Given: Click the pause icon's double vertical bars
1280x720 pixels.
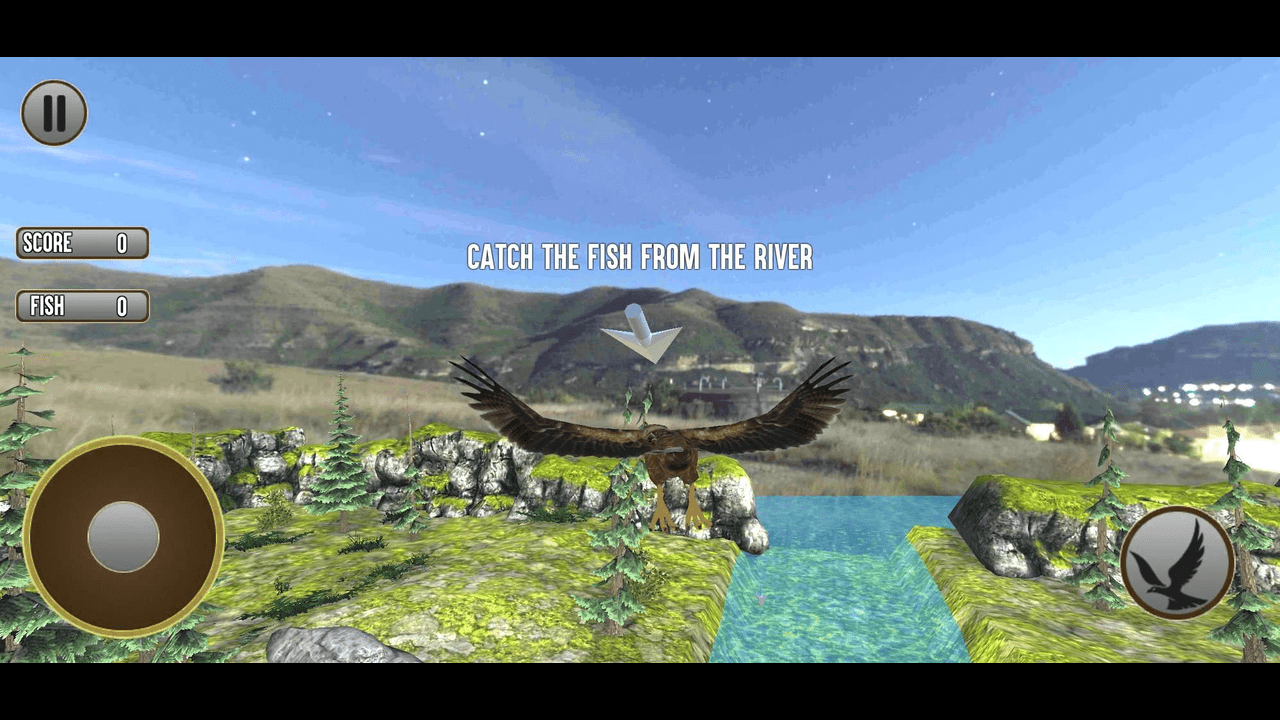Looking at the screenshot, I should pos(55,112).
